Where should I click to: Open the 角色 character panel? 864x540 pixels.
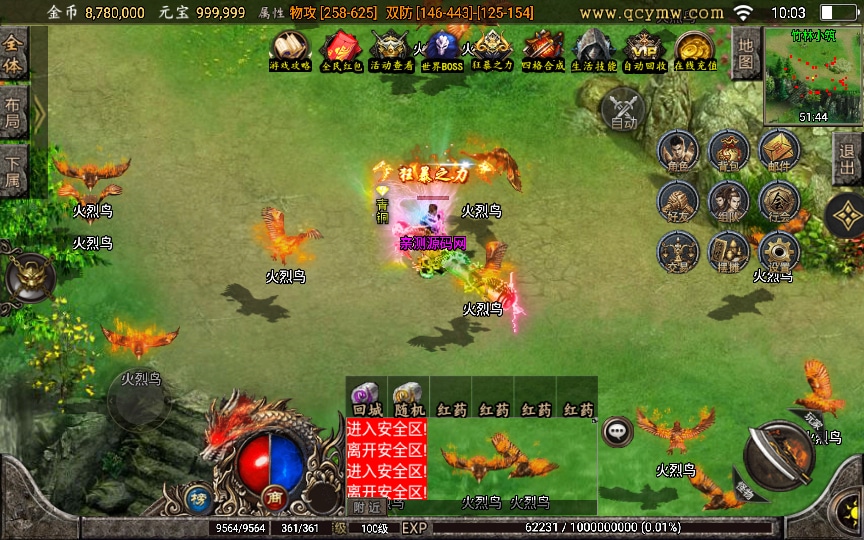tap(677, 150)
